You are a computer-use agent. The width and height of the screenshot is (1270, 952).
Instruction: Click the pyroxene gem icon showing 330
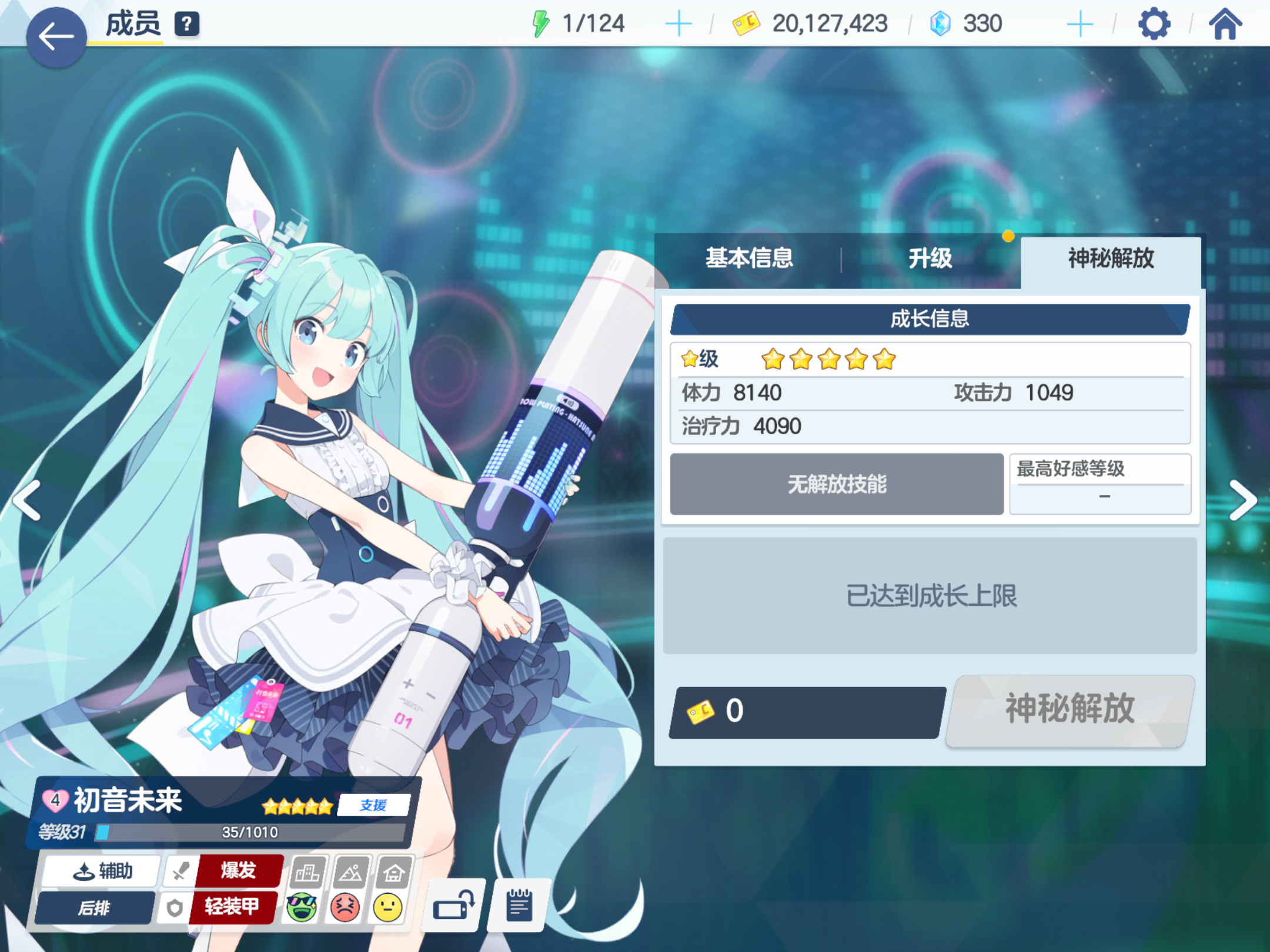[x=940, y=24]
